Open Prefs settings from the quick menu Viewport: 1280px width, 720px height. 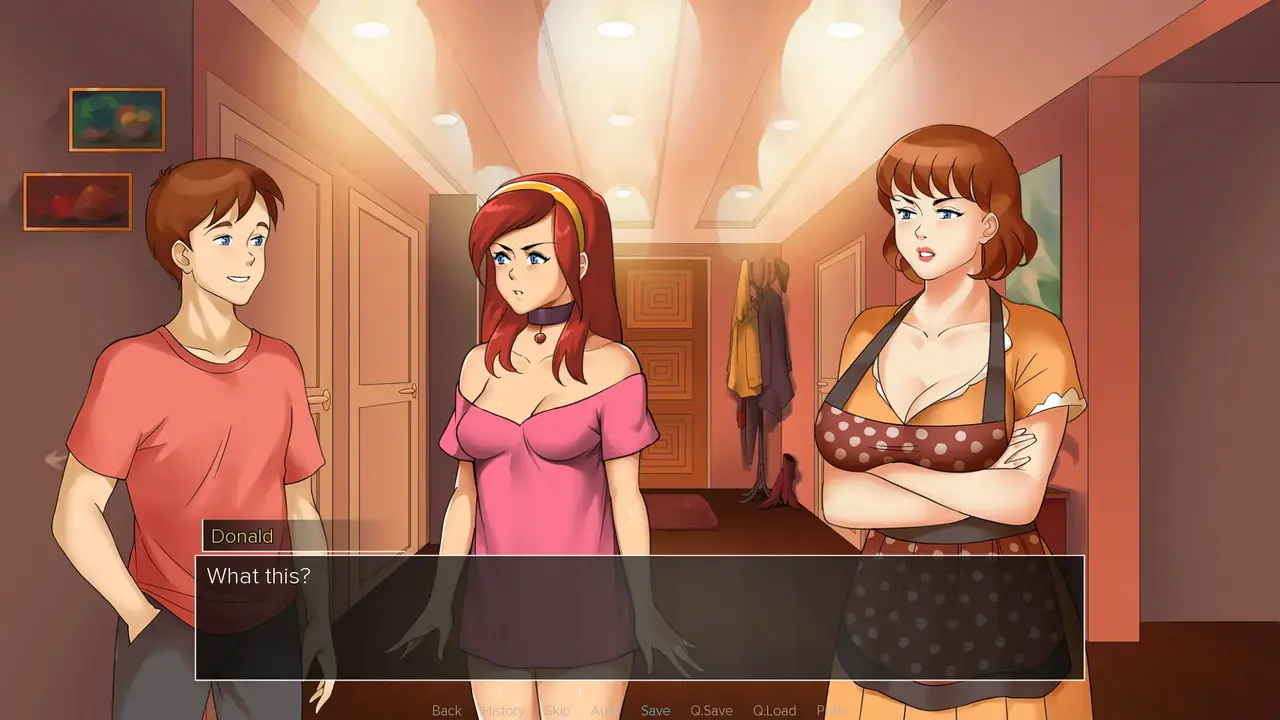(x=832, y=710)
